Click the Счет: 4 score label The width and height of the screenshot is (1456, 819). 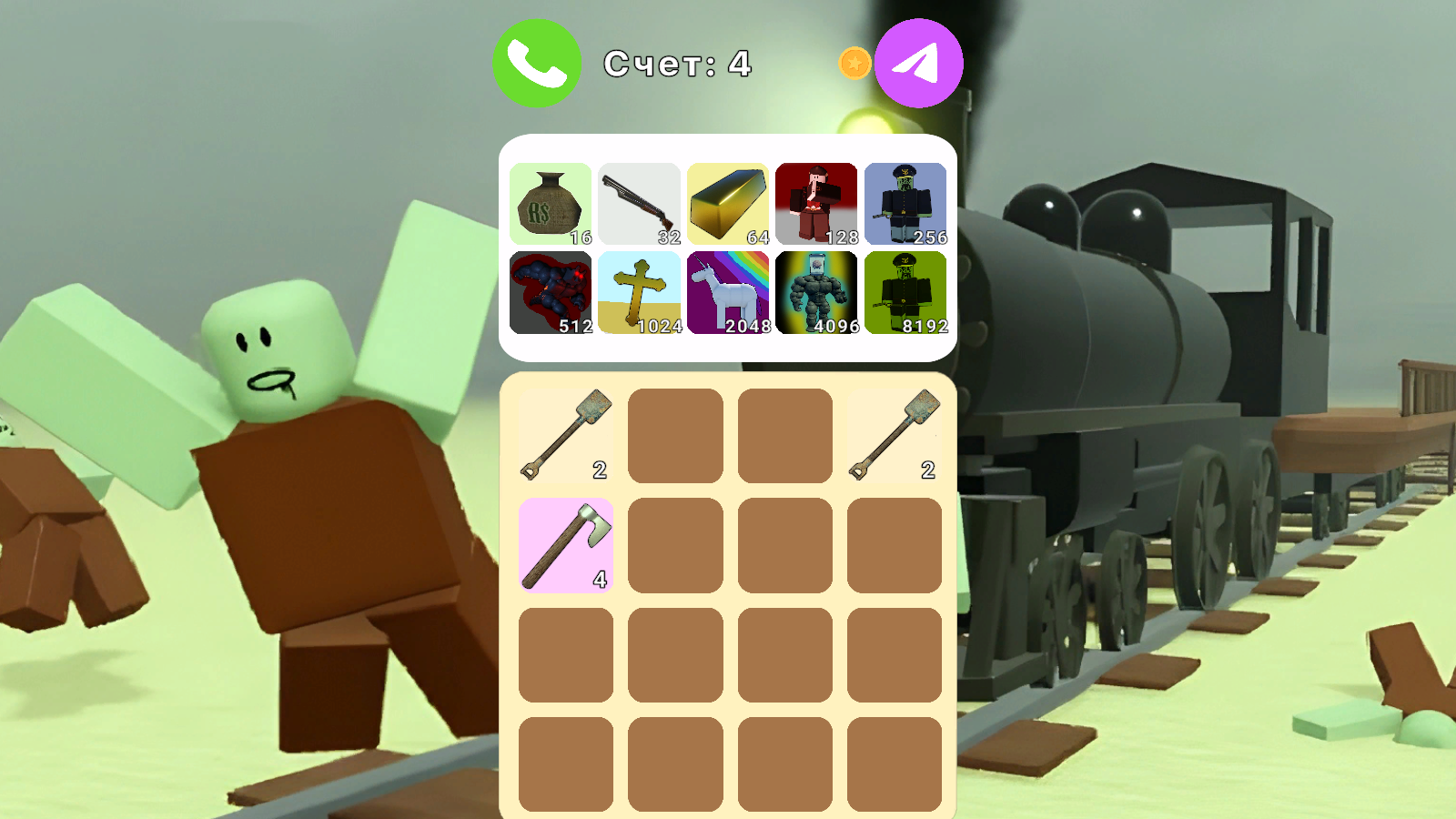(x=678, y=64)
